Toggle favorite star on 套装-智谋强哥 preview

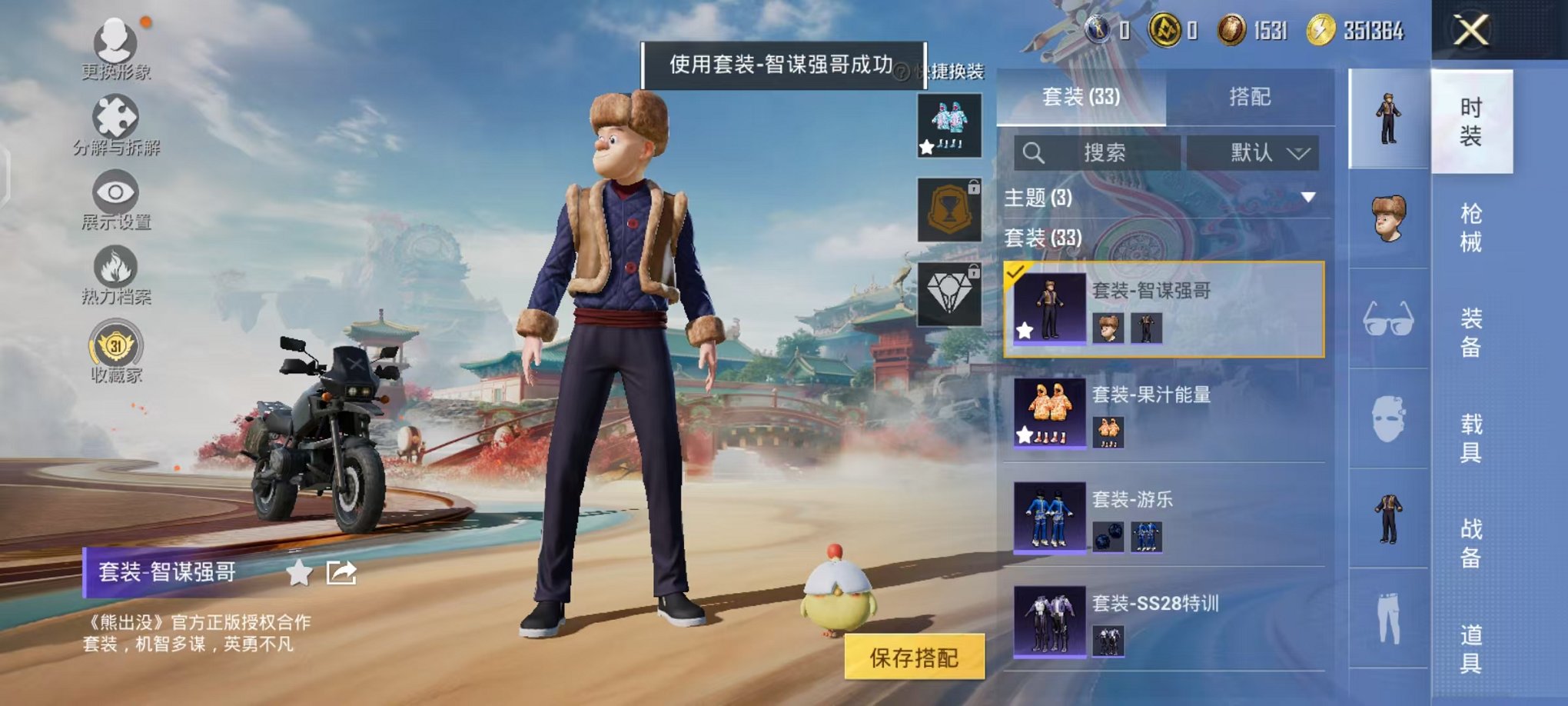click(1025, 331)
